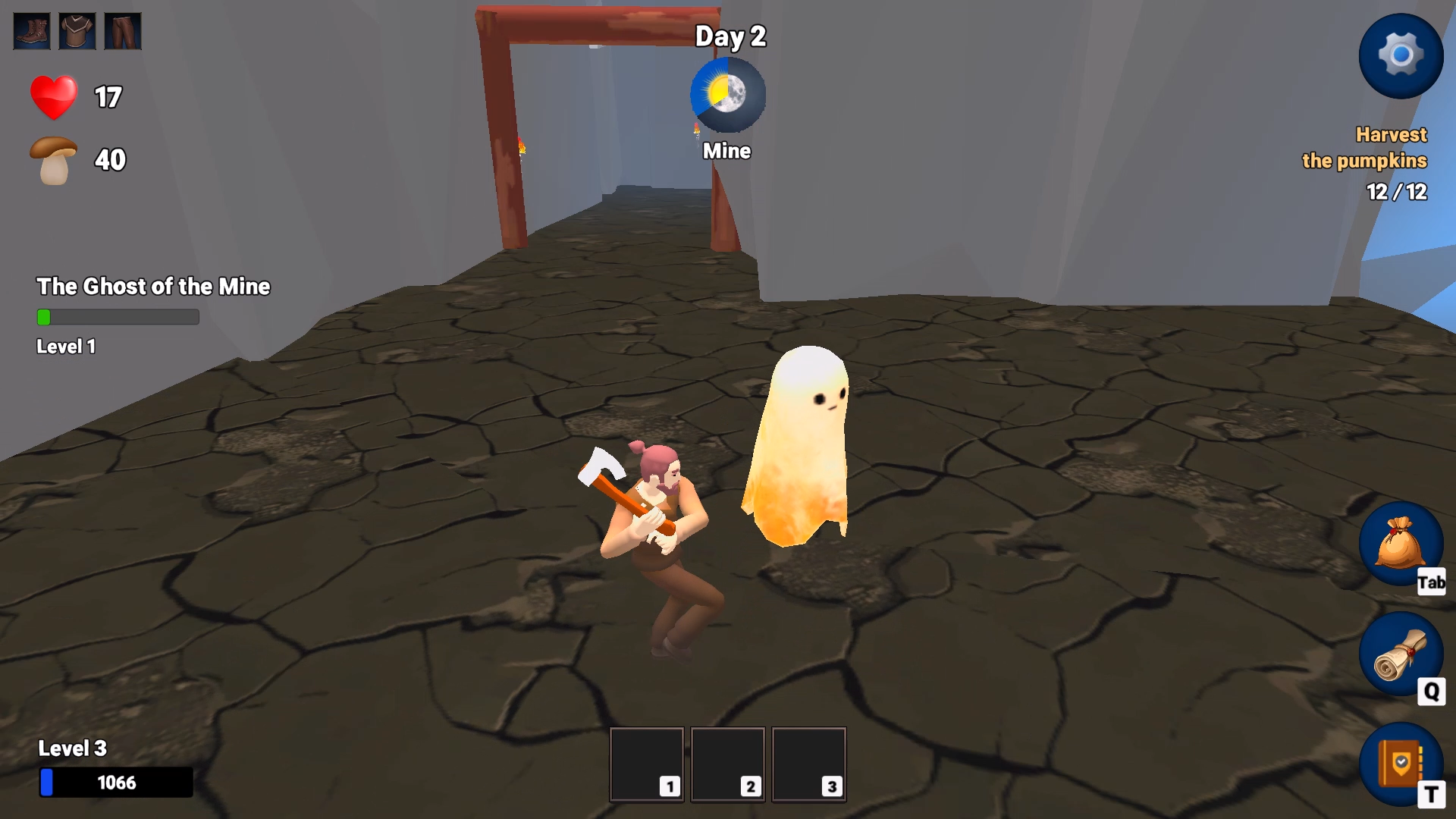Select the shirt equipment slot
The image size is (1456, 819).
coord(76,30)
